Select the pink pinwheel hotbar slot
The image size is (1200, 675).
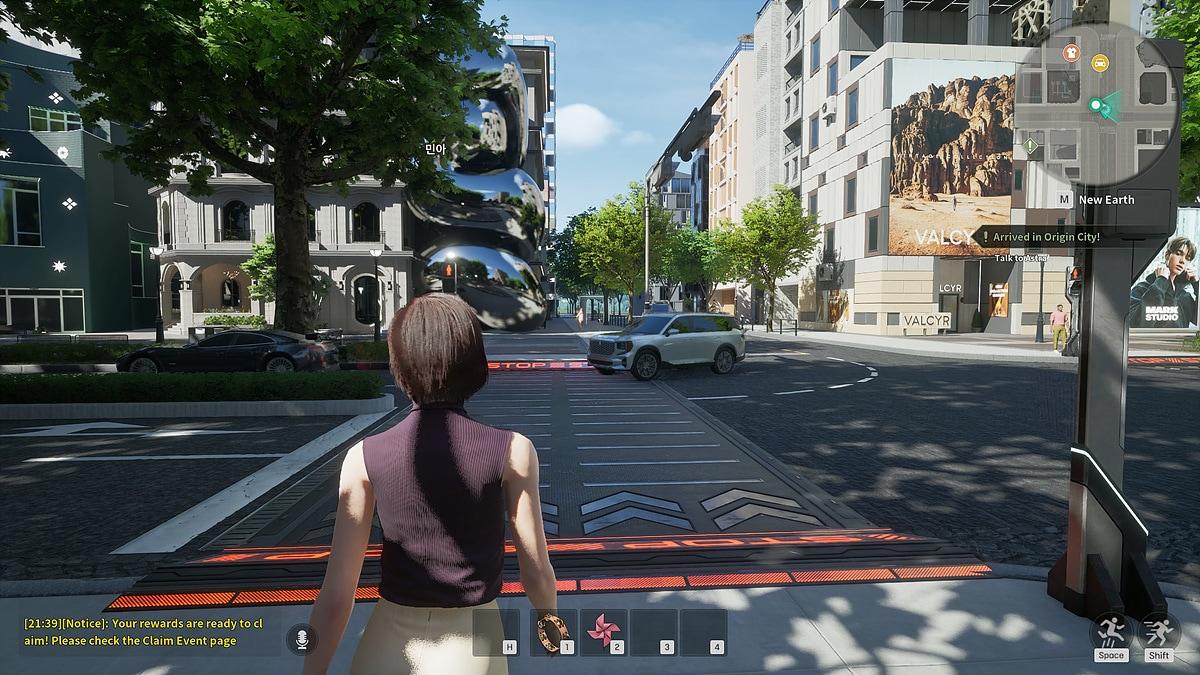603,632
